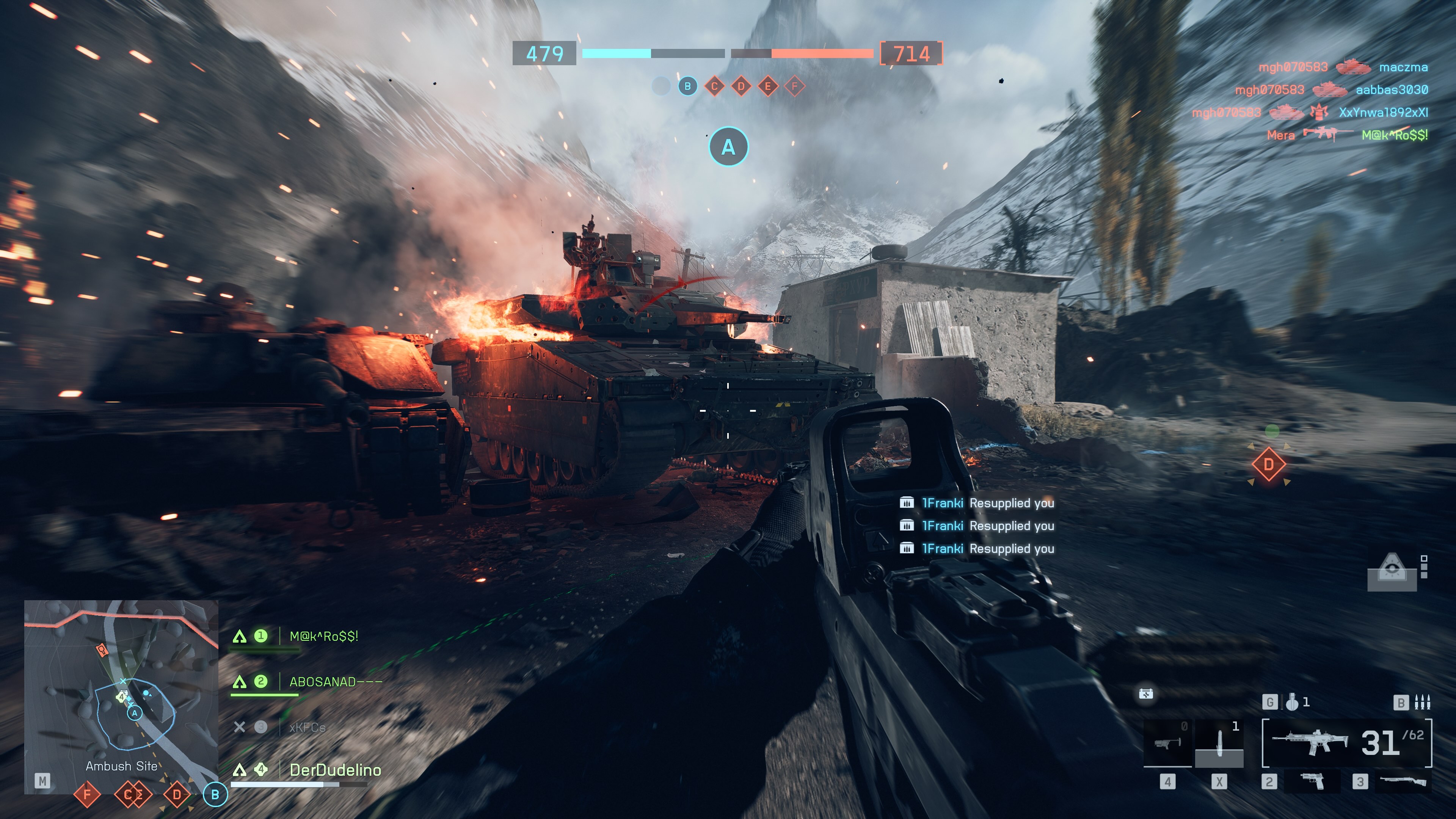Switch to the shotgun weapon slot
The height and width of the screenshot is (819, 1456).
1402,782
